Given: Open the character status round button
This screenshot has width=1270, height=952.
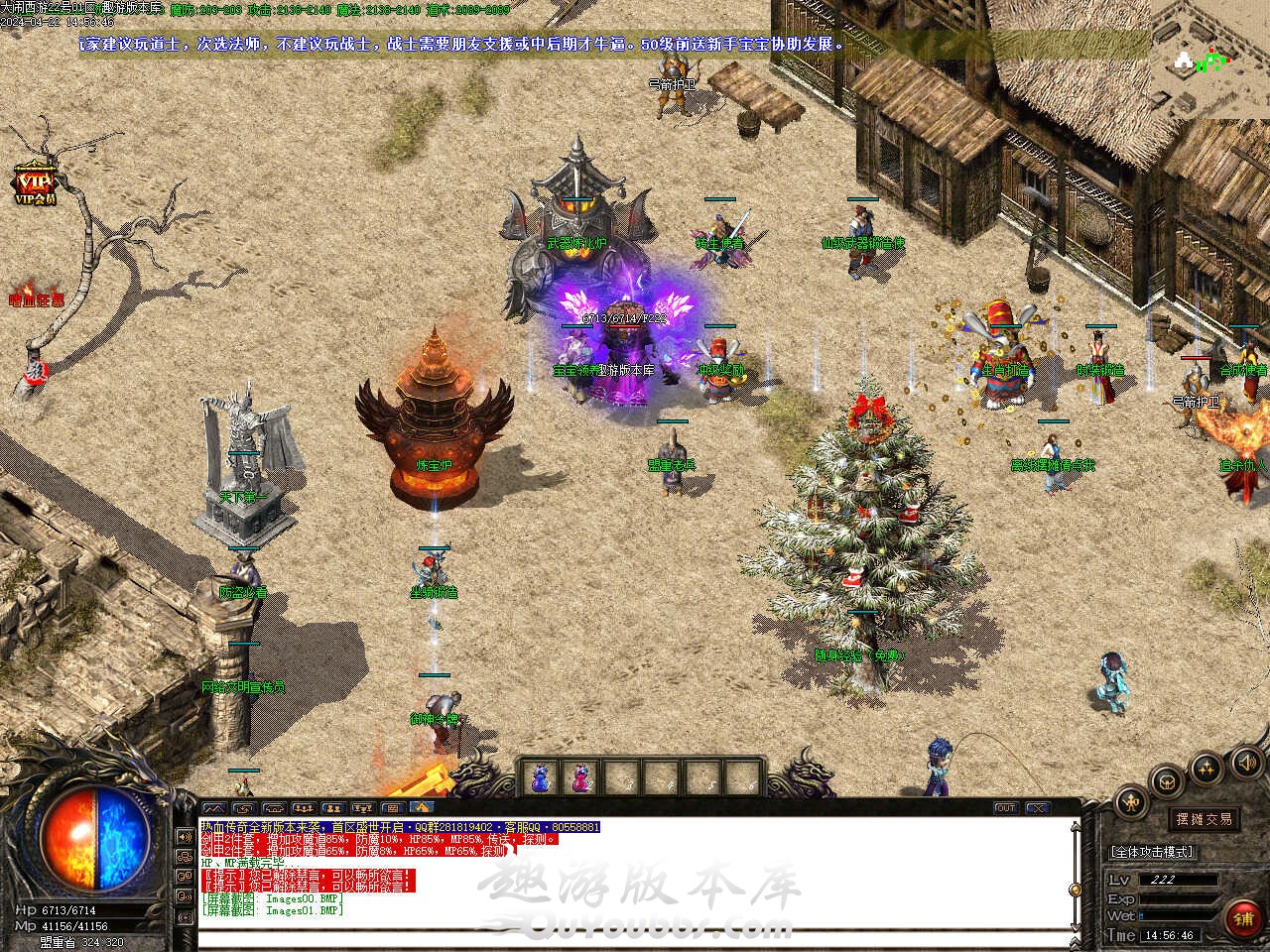Looking at the screenshot, I should [1129, 803].
